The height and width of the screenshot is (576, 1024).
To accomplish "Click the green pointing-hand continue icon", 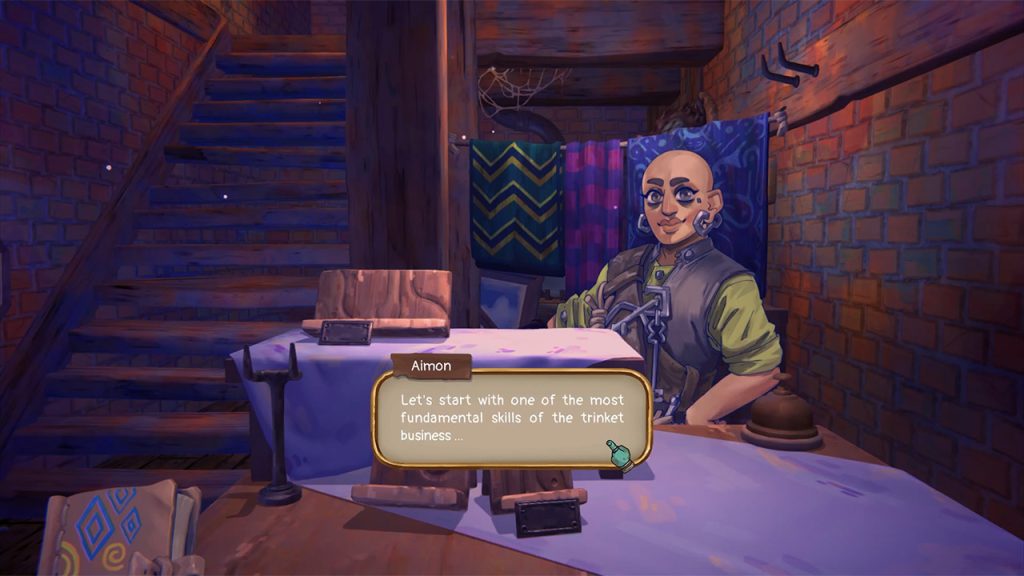I will (619, 455).
